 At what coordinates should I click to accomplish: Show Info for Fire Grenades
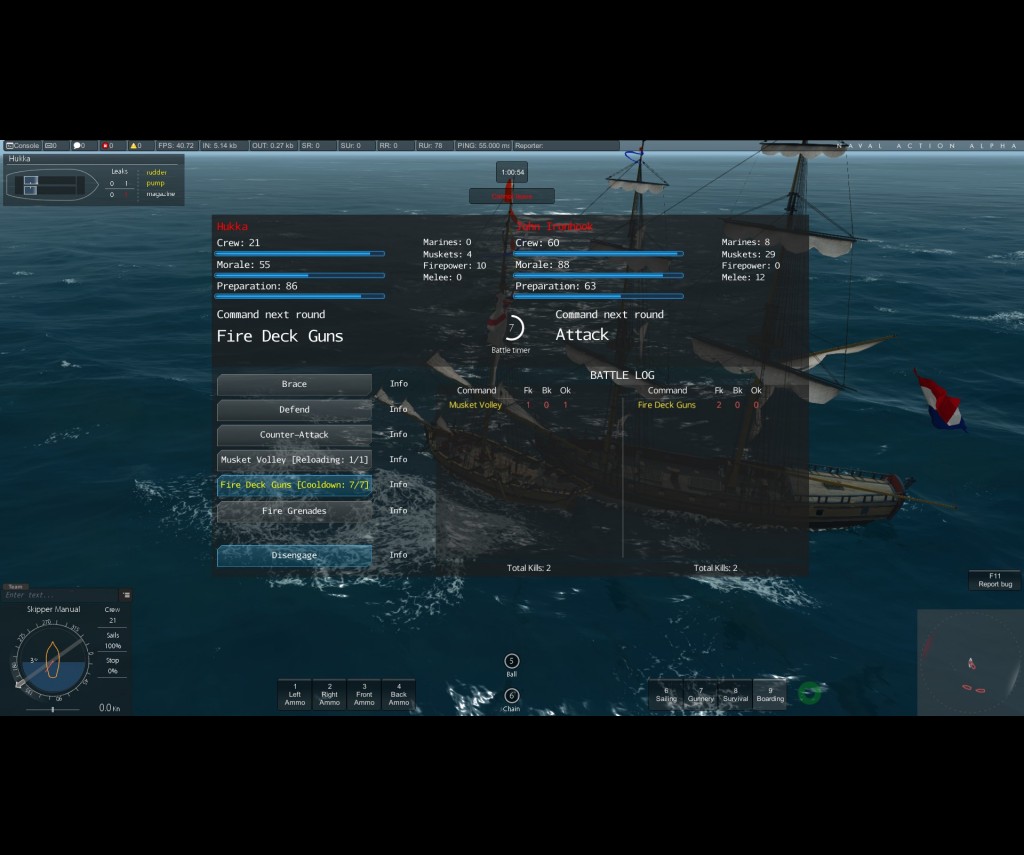coord(399,511)
